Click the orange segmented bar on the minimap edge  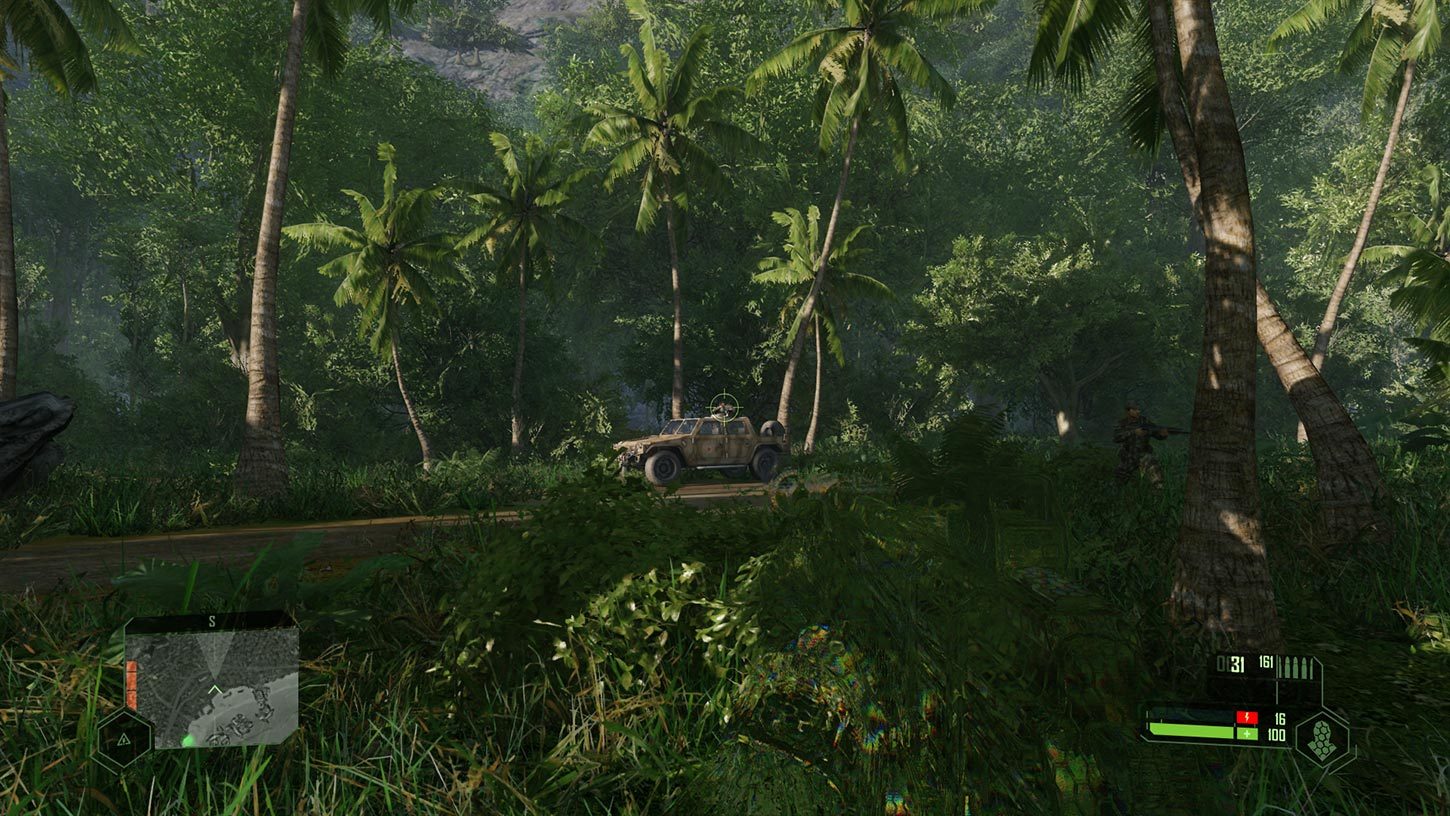pos(132,684)
